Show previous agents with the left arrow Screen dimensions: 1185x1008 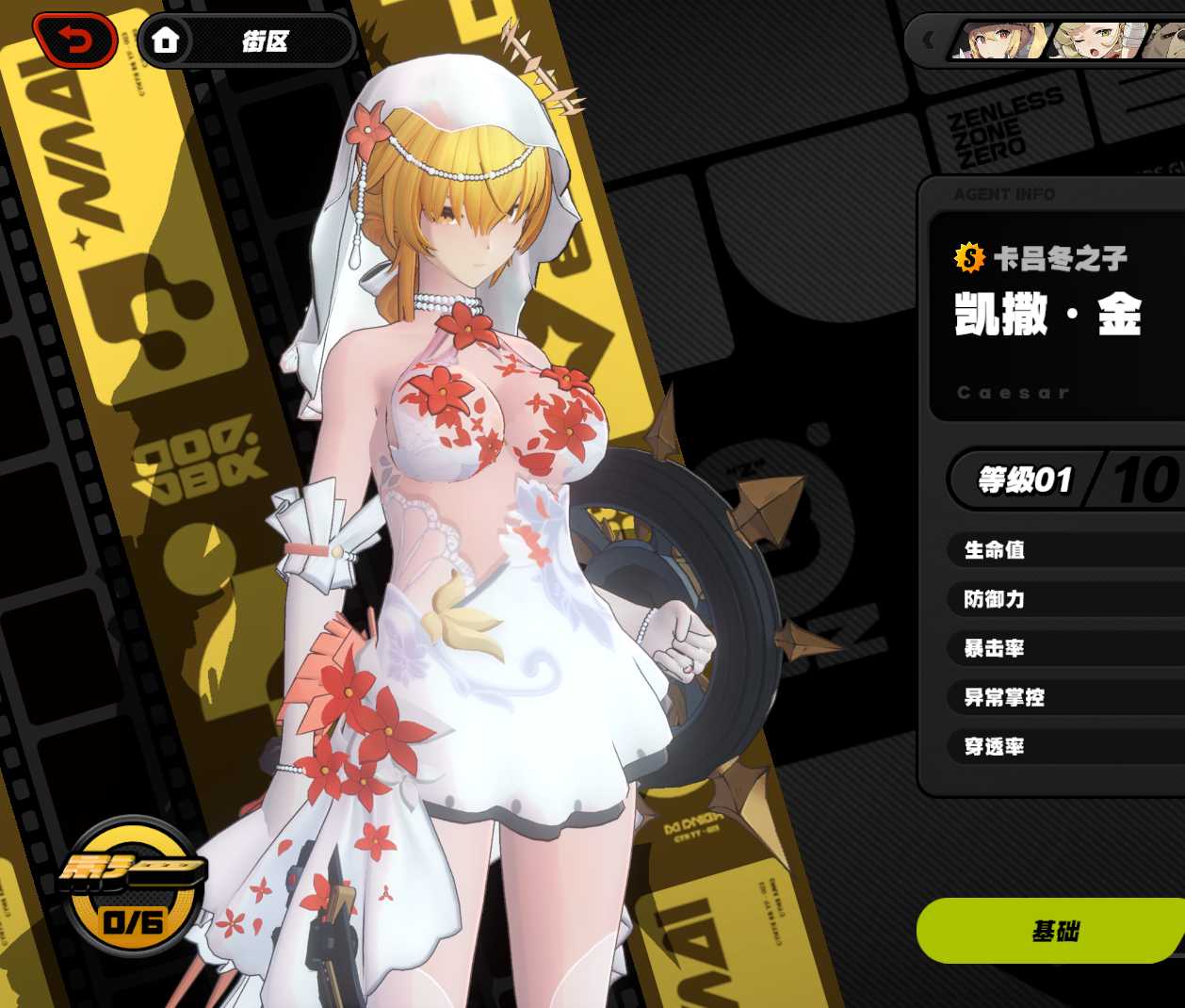pos(929,41)
